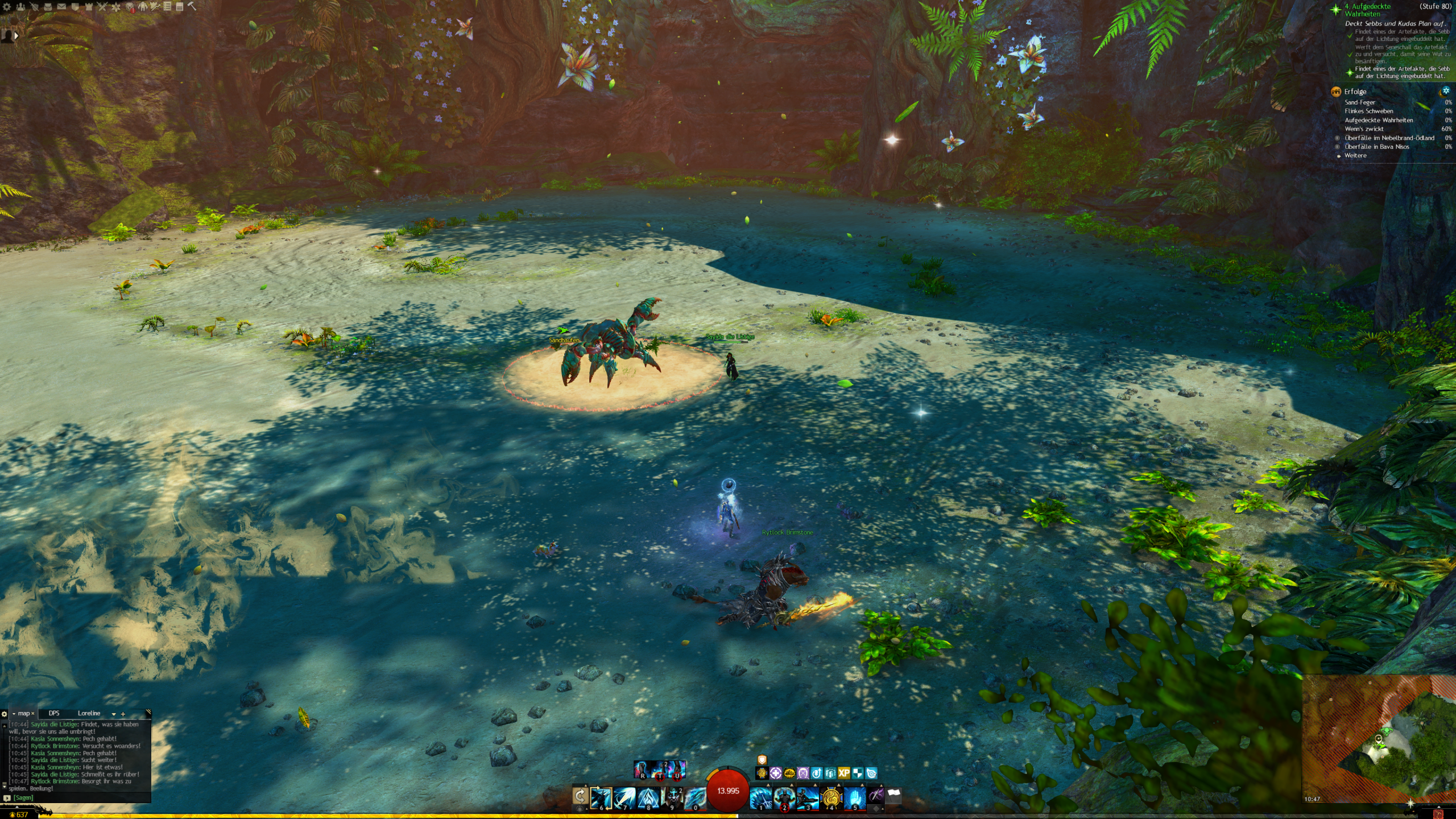Open the gear-shaped game menu icon
Screen dimensions: 1456x819
[7, 7]
